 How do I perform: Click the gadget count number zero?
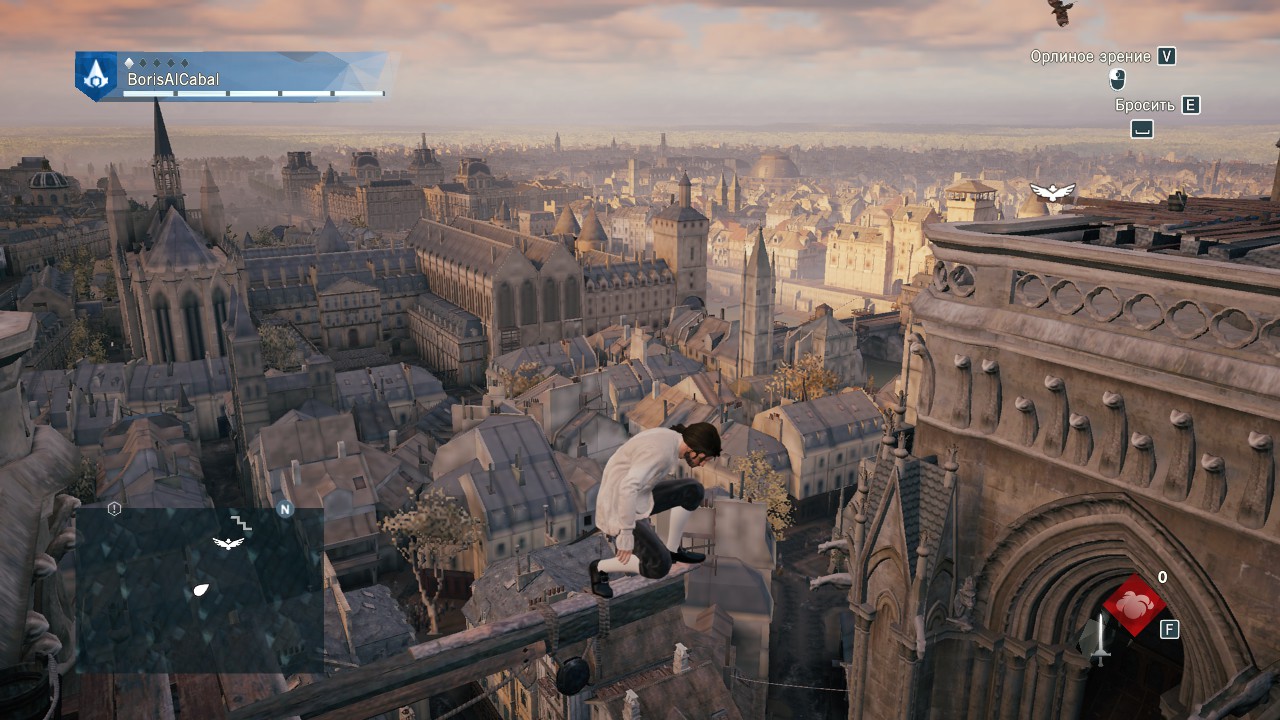(x=1162, y=577)
